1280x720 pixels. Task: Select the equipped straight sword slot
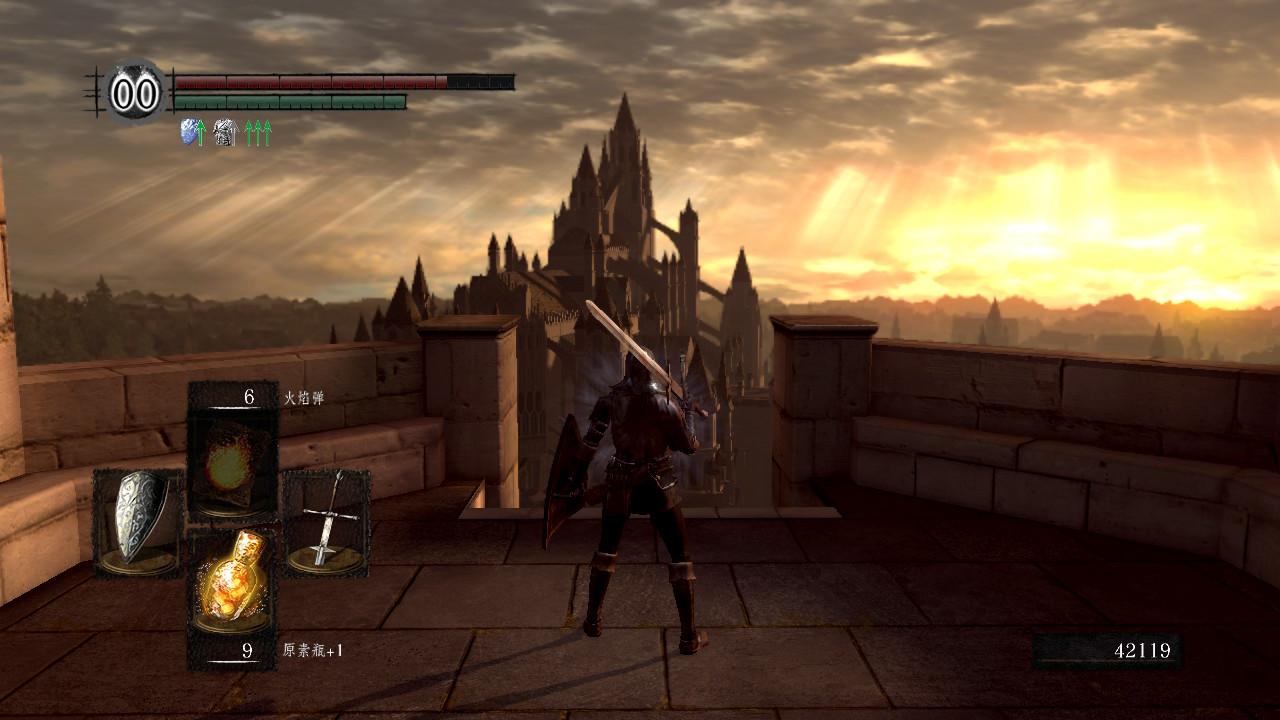pyautogui.click(x=326, y=522)
